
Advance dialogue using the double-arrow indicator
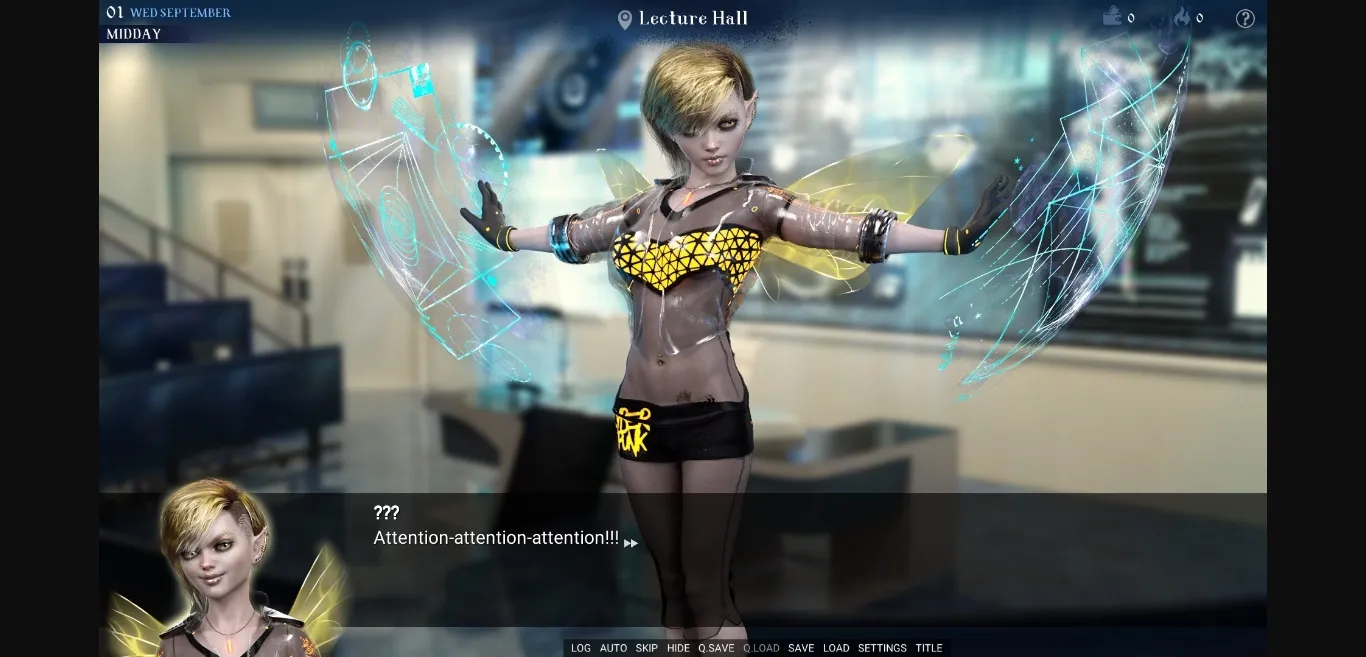click(x=631, y=543)
